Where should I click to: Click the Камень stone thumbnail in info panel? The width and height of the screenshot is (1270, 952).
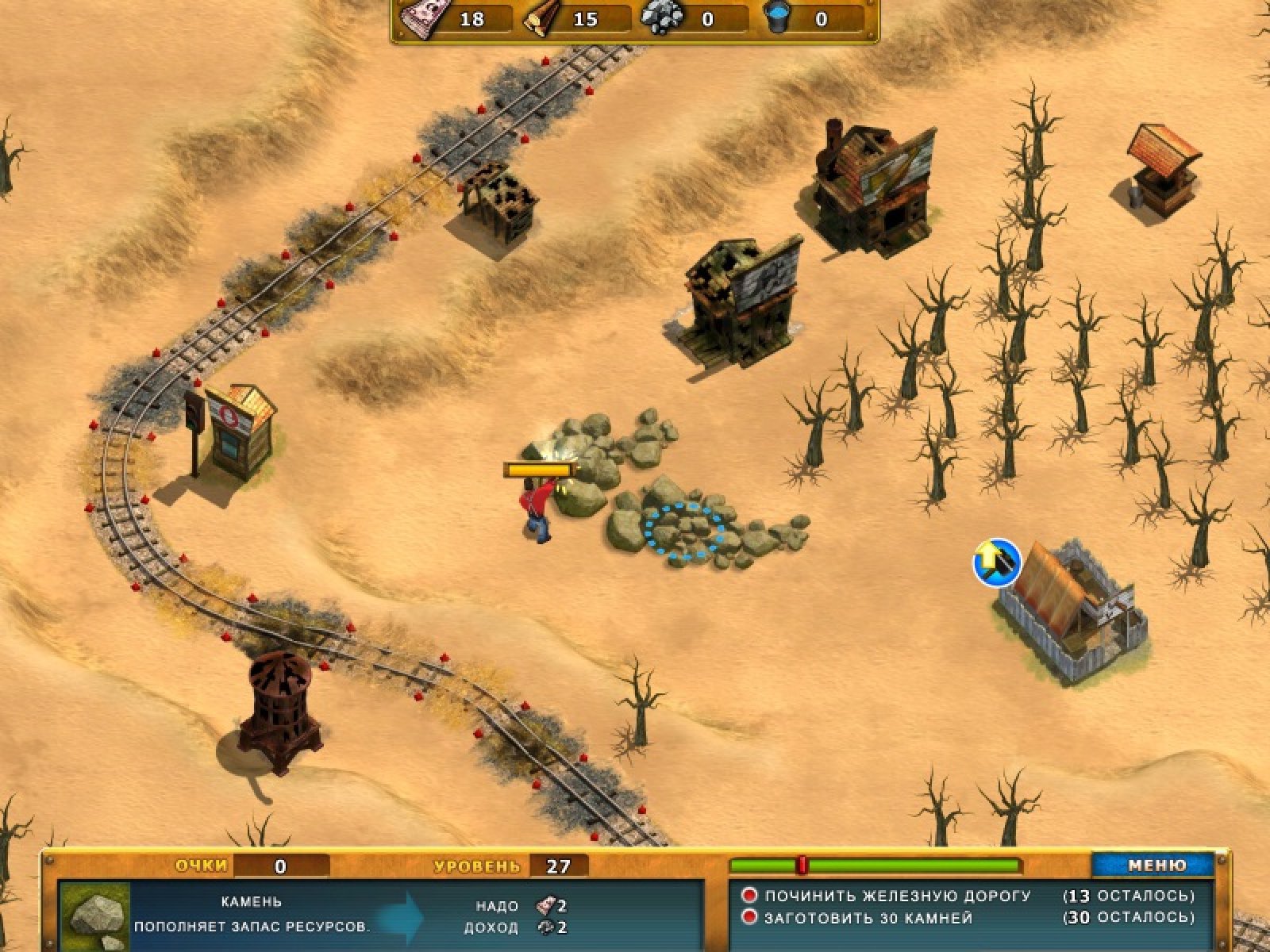pos(95,918)
